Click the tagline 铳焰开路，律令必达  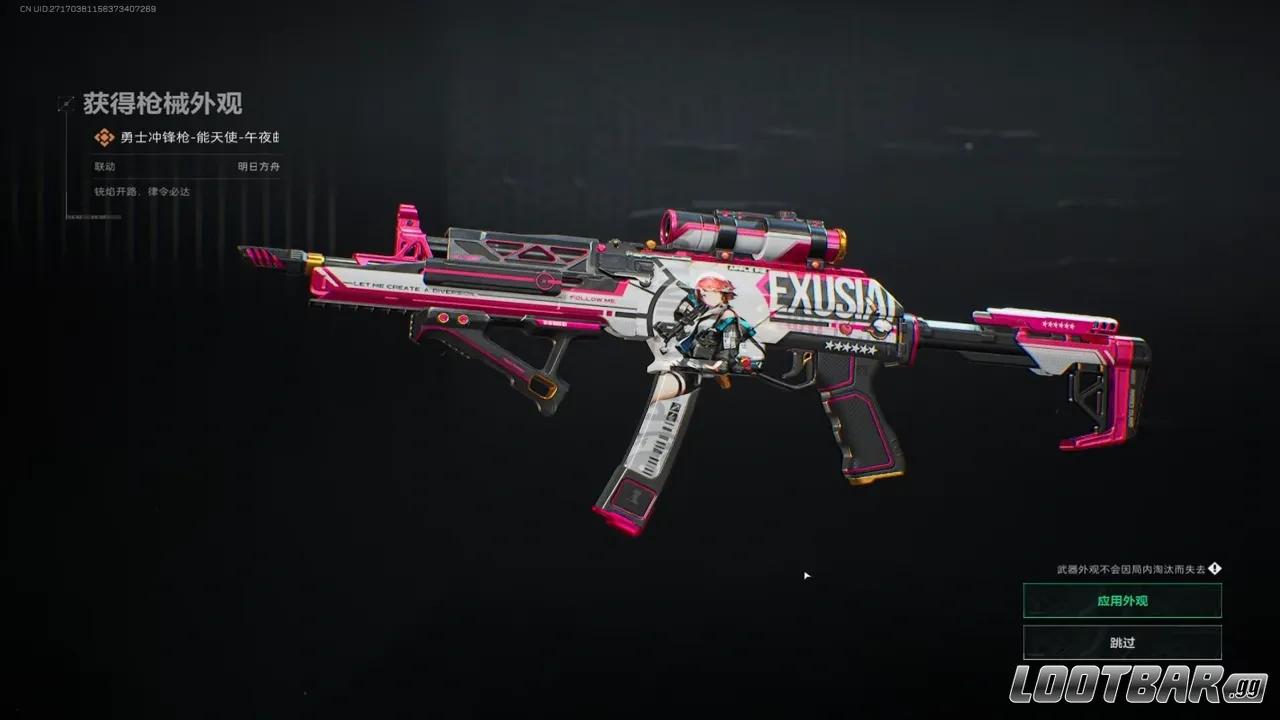tap(140, 191)
